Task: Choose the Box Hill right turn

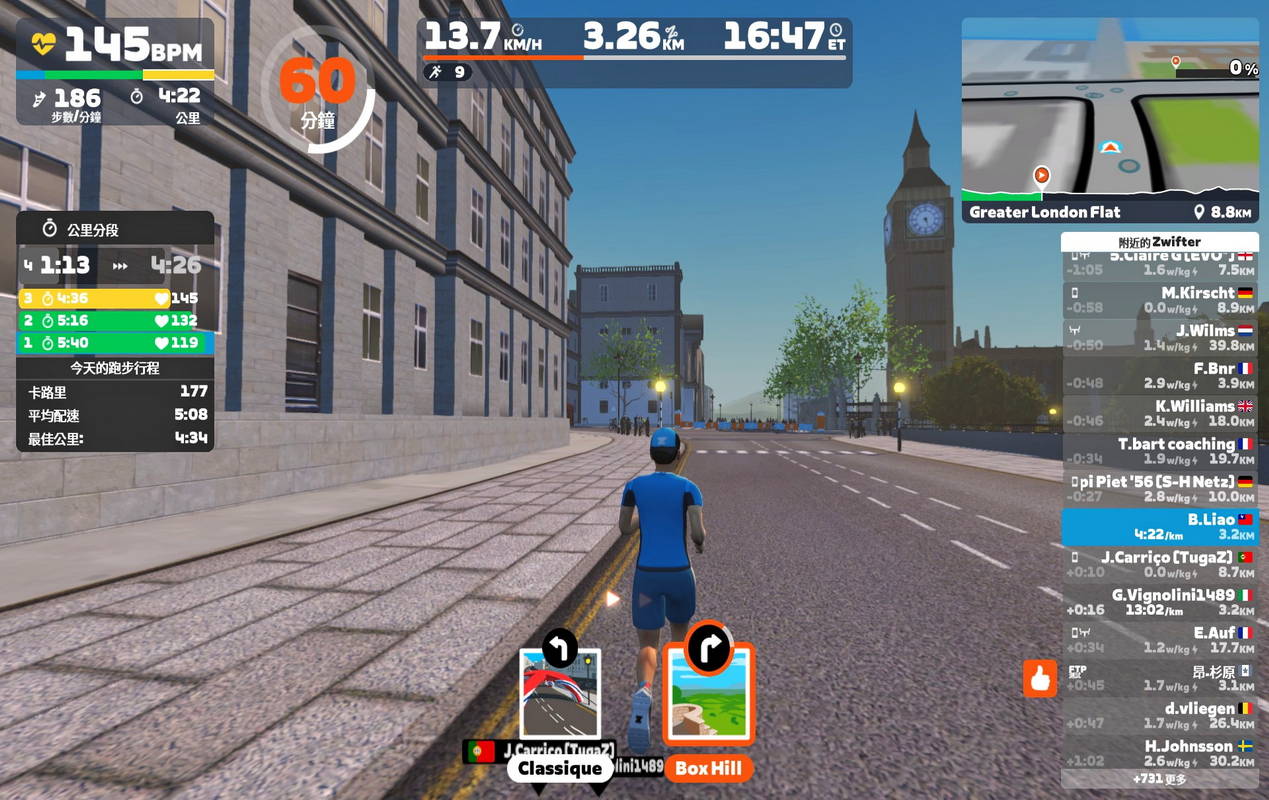Action: pyautogui.click(x=708, y=695)
